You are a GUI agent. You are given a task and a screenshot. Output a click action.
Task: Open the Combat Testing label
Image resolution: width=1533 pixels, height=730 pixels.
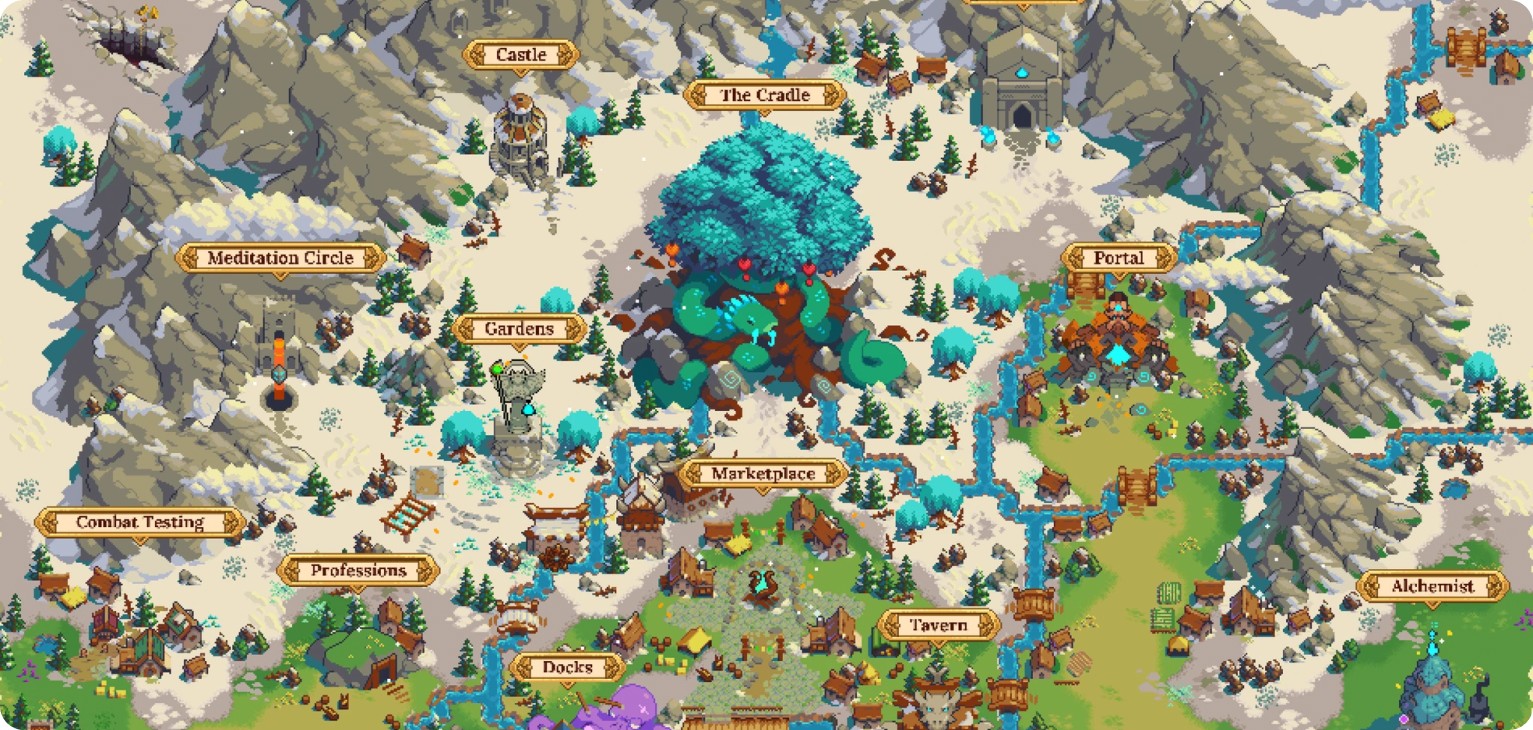140,522
